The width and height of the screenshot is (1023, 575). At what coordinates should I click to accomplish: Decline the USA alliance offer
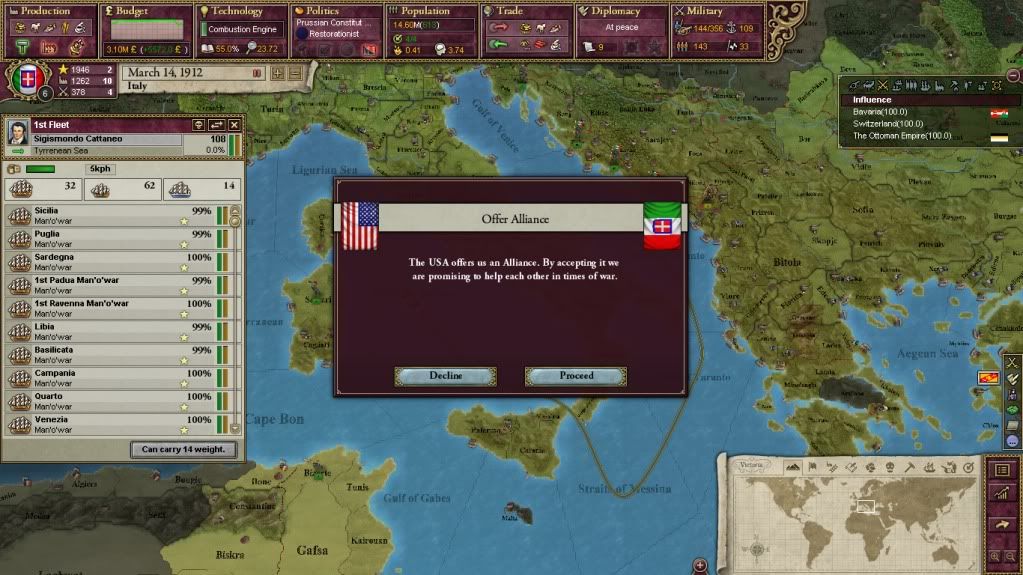click(x=445, y=376)
